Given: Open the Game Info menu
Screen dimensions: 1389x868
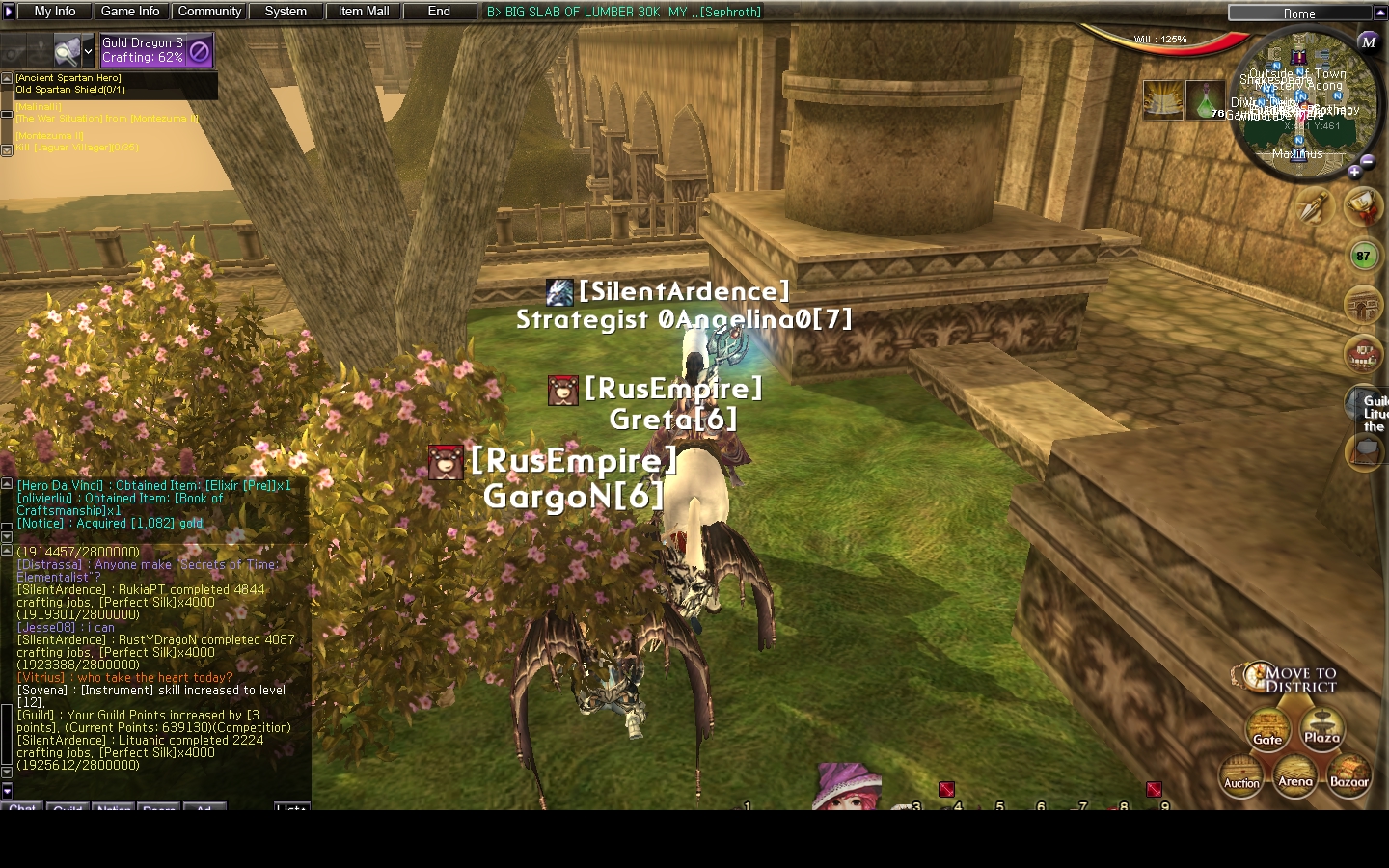Looking at the screenshot, I should (x=130, y=12).
